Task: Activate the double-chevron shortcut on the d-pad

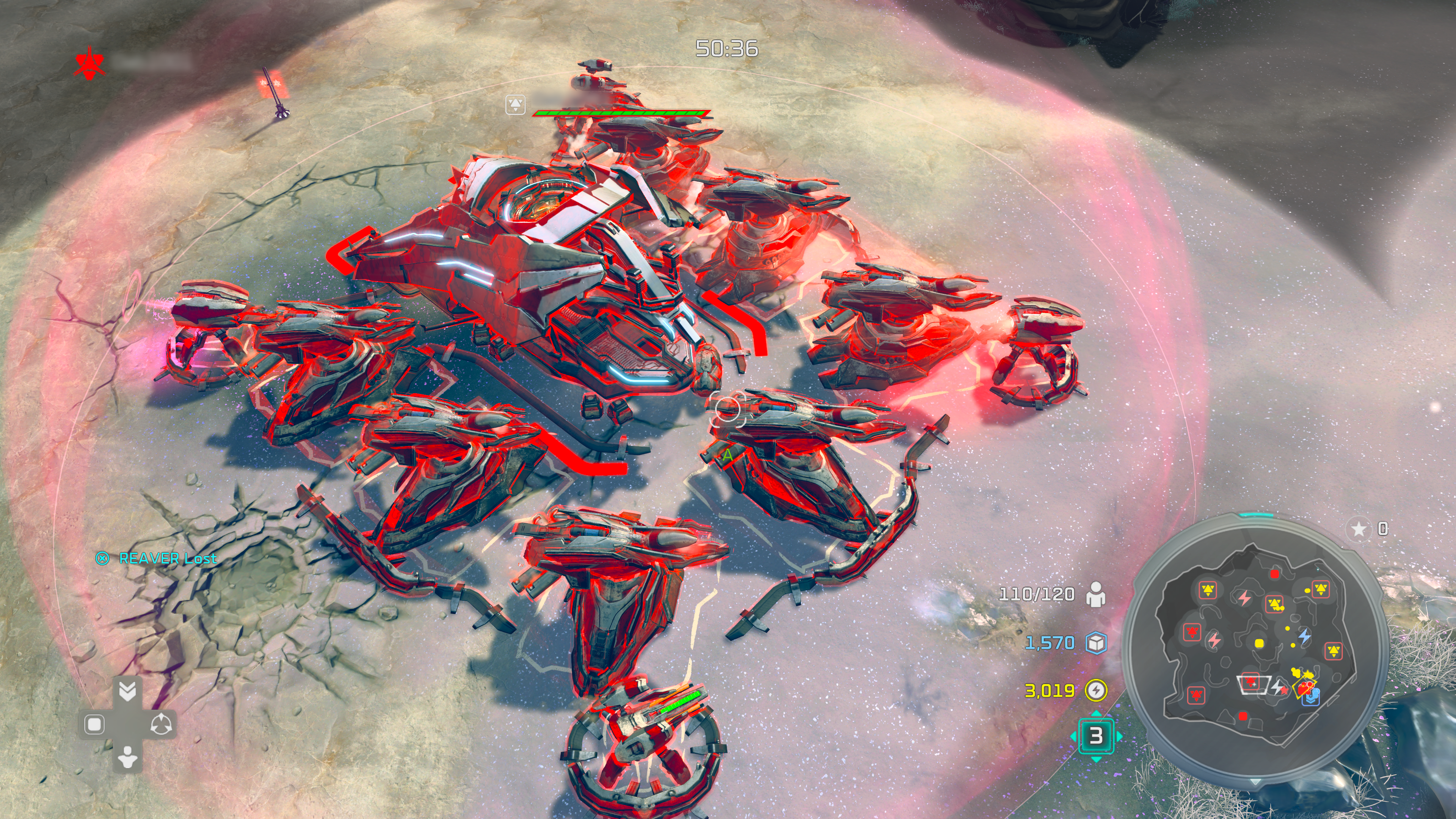Action: [x=128, y=690]
